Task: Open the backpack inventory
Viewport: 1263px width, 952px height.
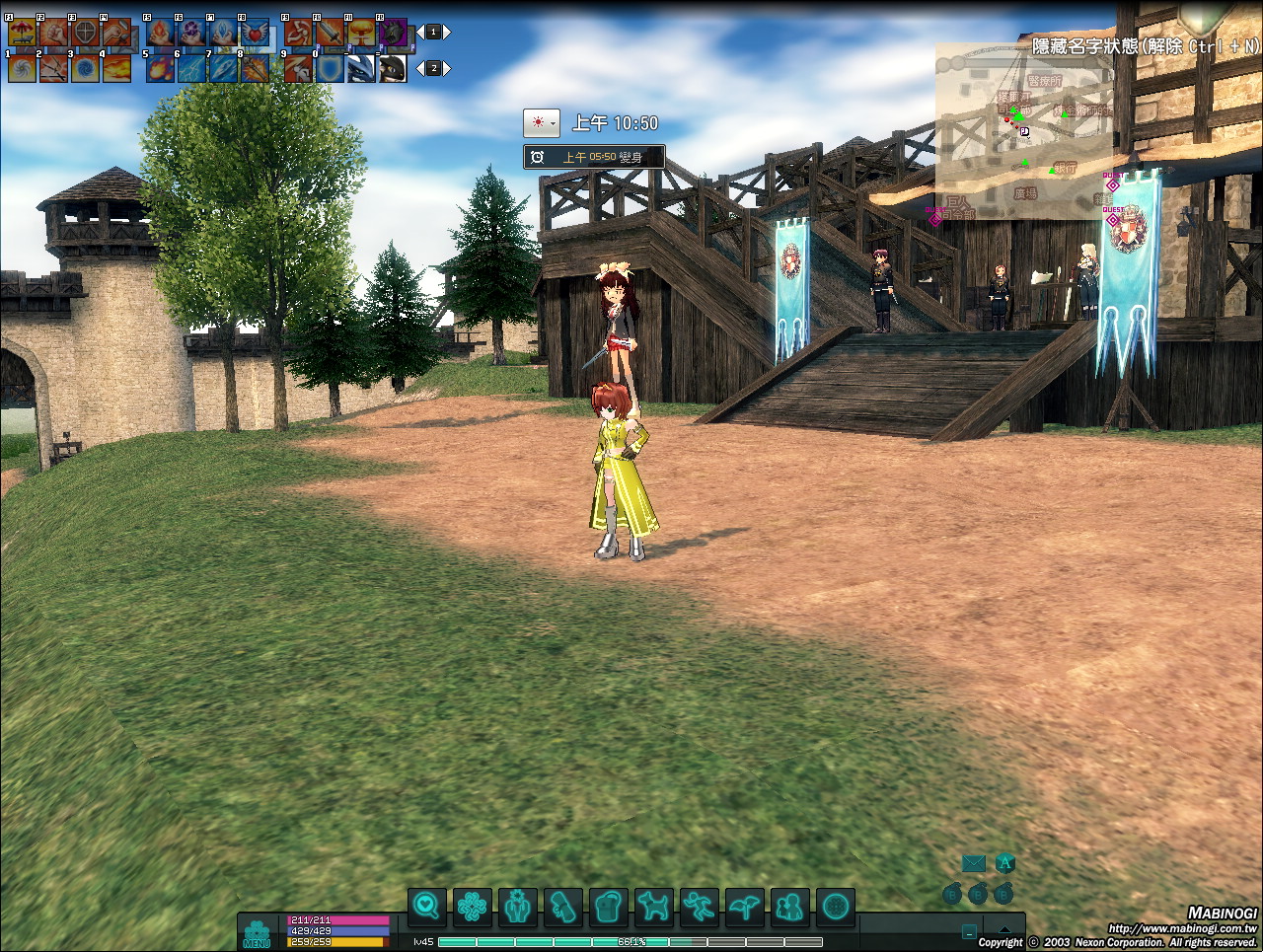Action: point(608,906)
